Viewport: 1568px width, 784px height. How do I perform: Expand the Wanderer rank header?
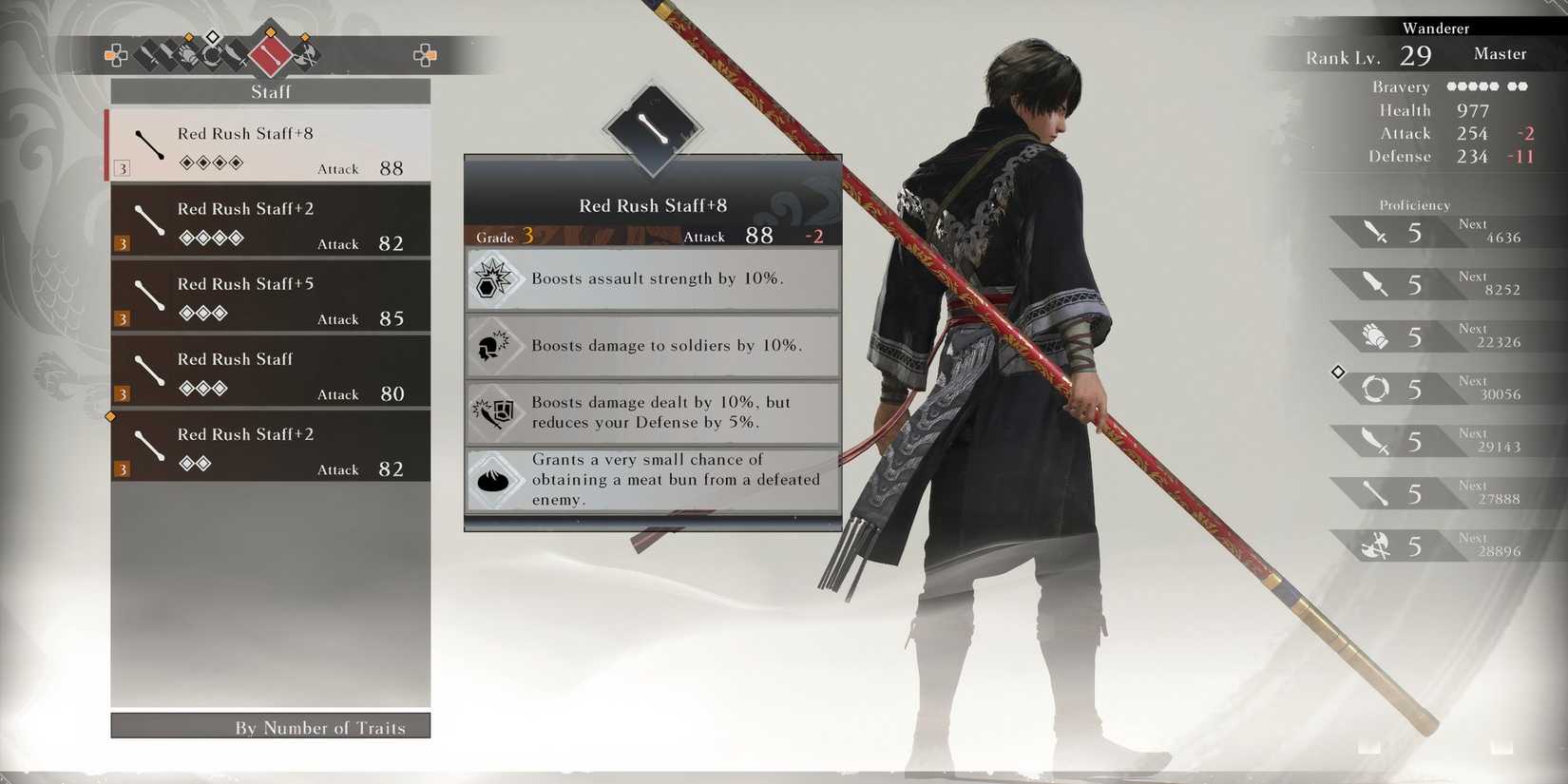pyautogui.click(x=1436, y=29)
